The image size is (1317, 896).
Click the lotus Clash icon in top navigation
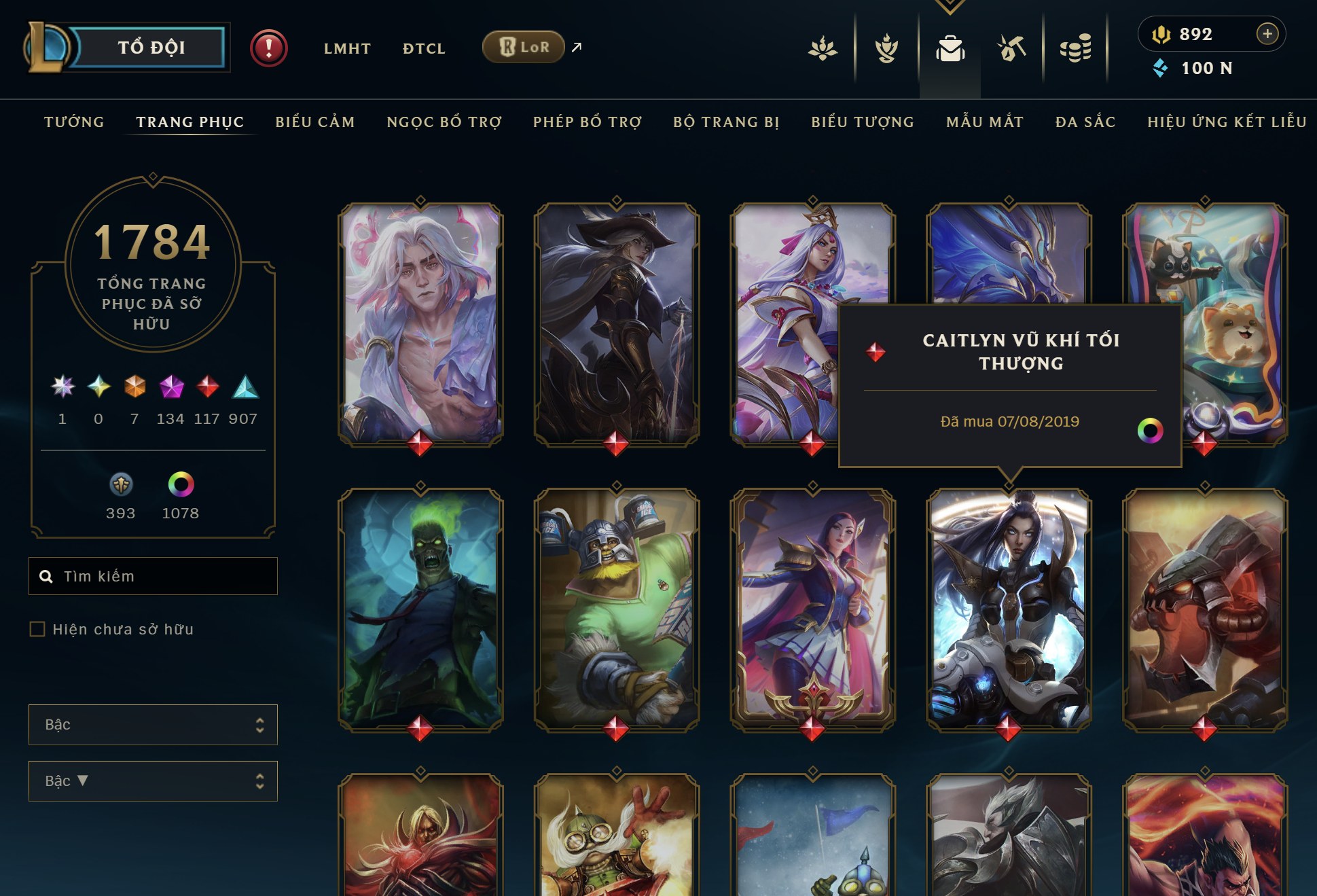tap(824, 48)
